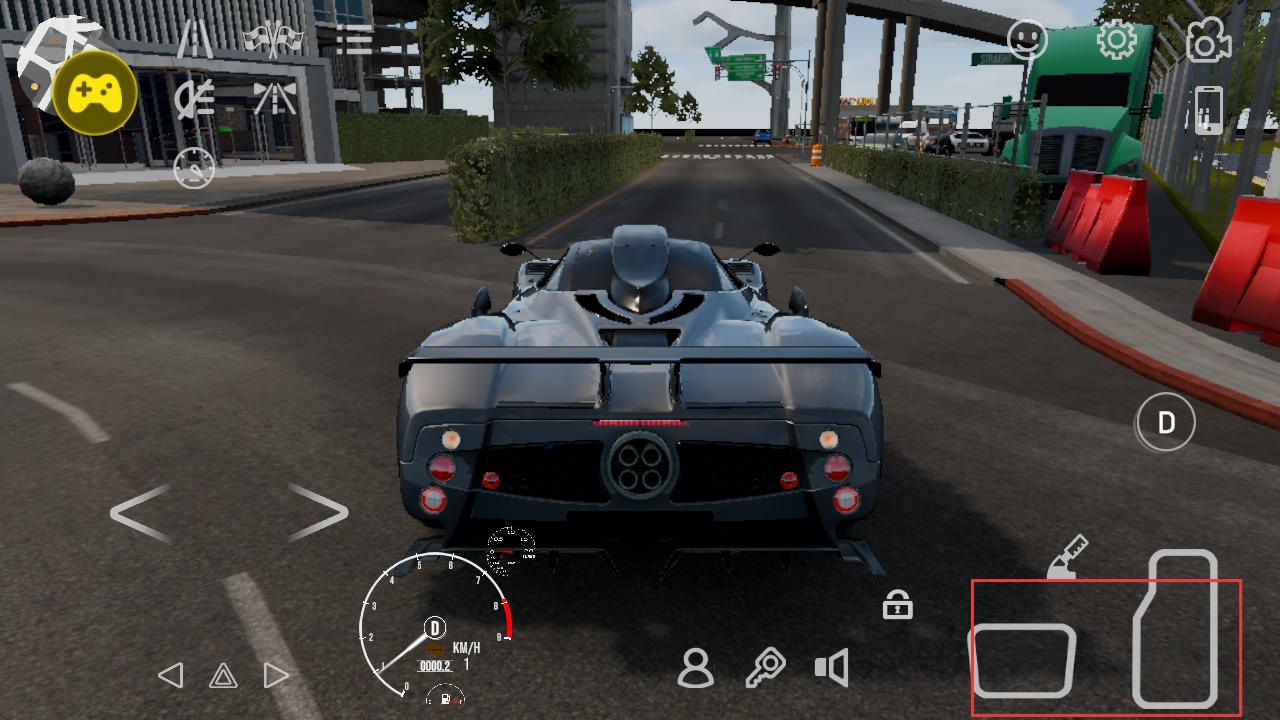The width and height of the screenshot is (1280, 720).
Task: Switch camera view with the camera icon
Action: click(x=1208, y=40)
